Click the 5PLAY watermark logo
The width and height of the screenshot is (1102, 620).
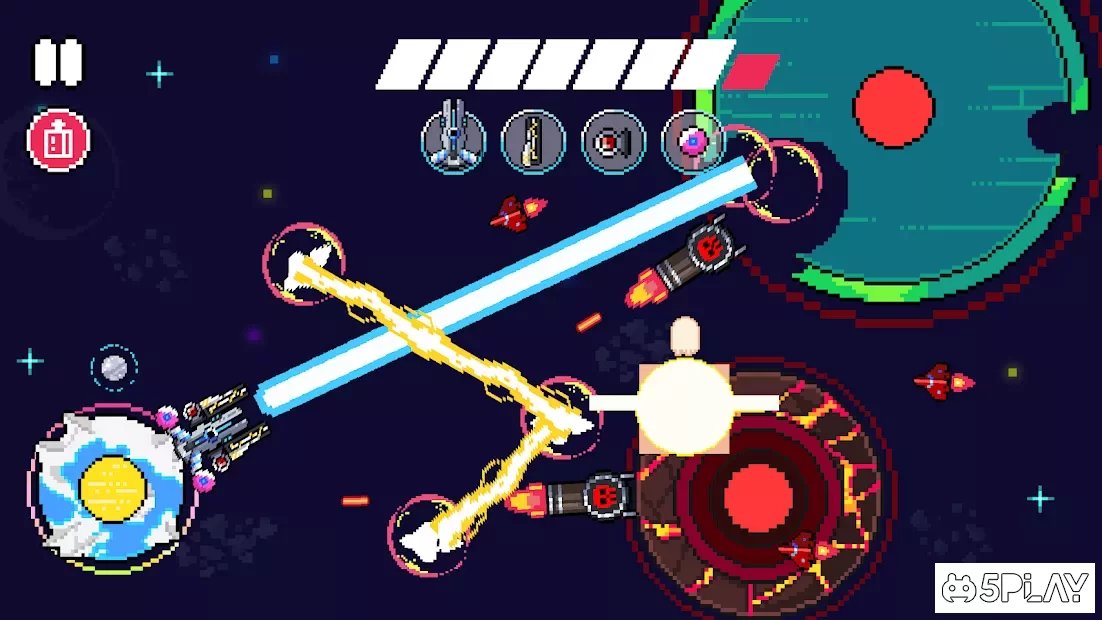point(1016,588)
